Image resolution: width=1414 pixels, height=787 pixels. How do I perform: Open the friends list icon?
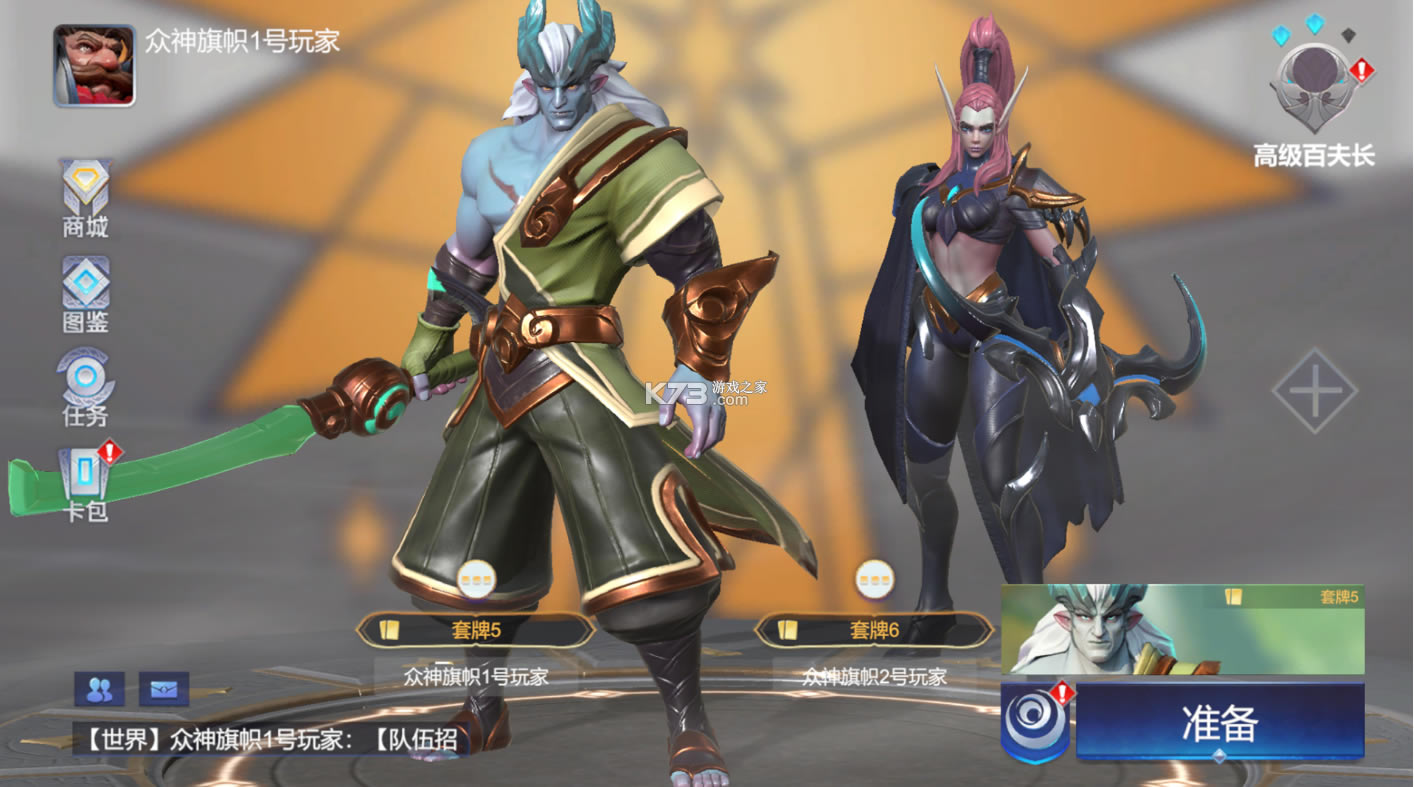pos(100,689)
